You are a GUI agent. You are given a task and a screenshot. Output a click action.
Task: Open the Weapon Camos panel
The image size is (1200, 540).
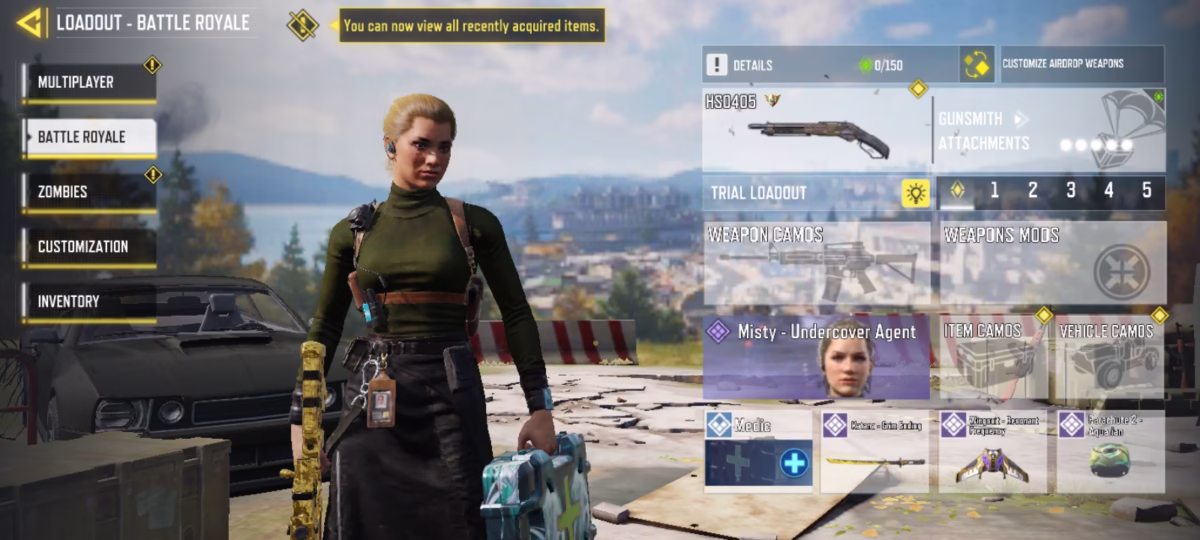(x=816, y=263)
